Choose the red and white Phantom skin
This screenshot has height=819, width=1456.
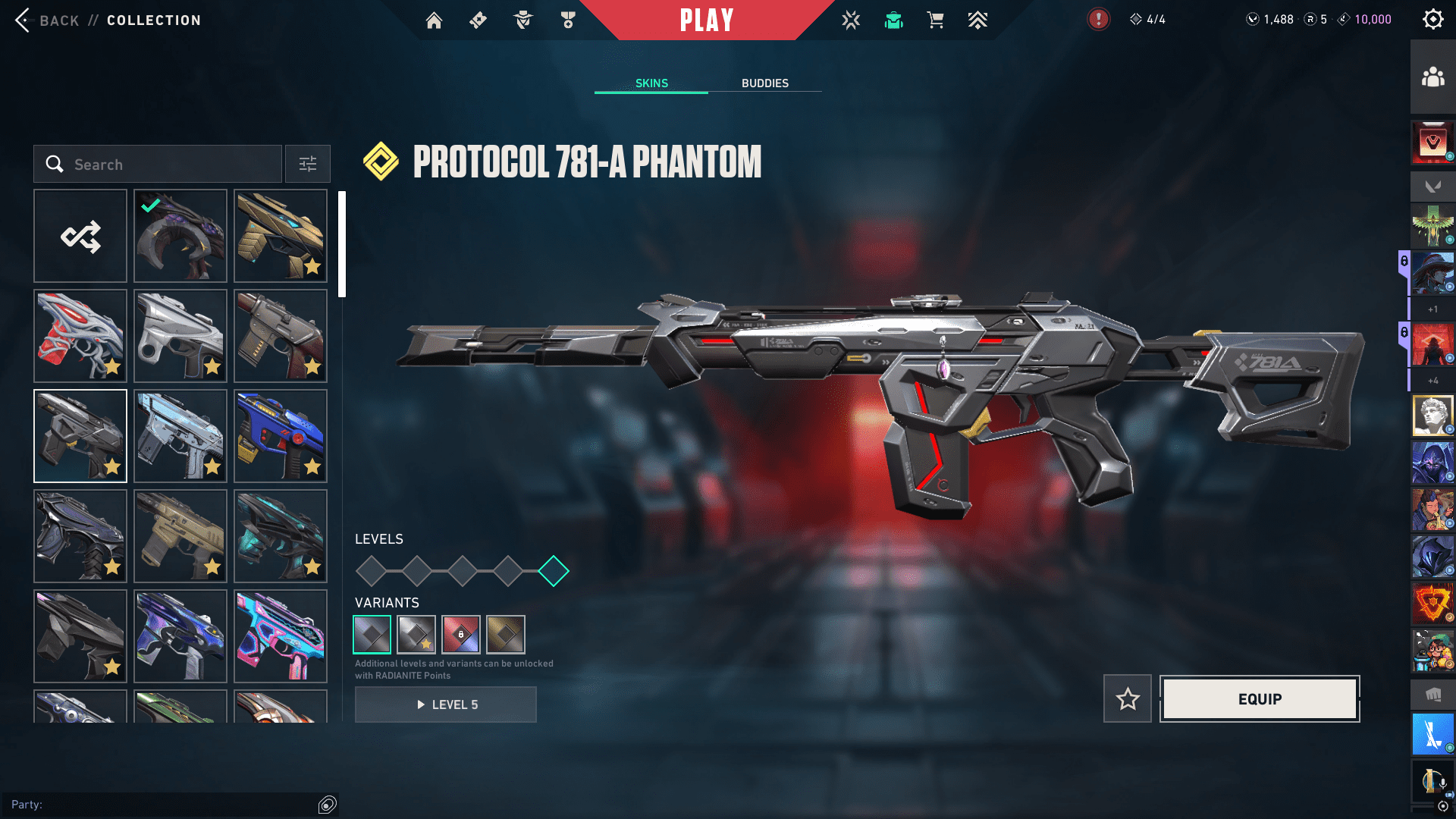click(x=80, y=336)
